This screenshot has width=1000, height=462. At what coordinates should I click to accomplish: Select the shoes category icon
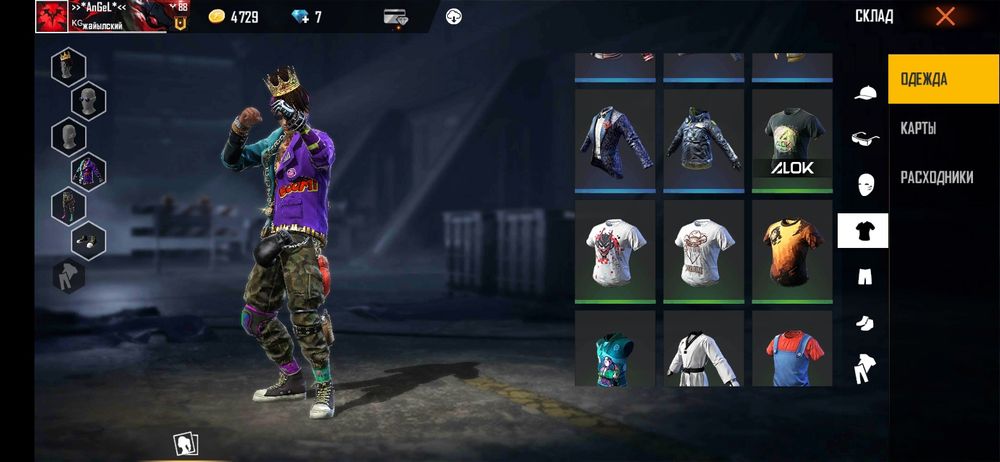point(864,323)
